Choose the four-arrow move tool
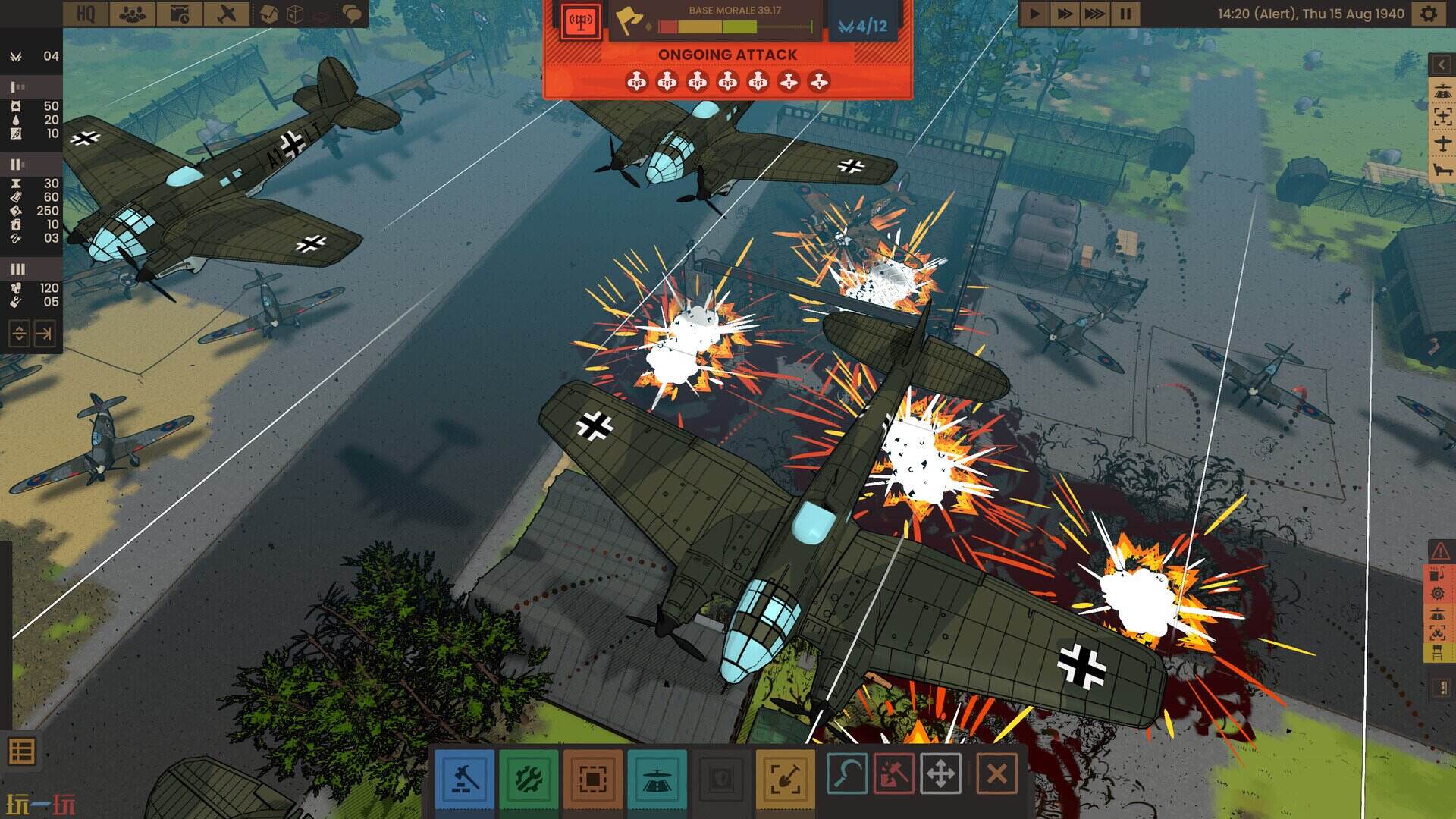The width and height of the screenshot is (1456, 819). [x=940, y=774]
